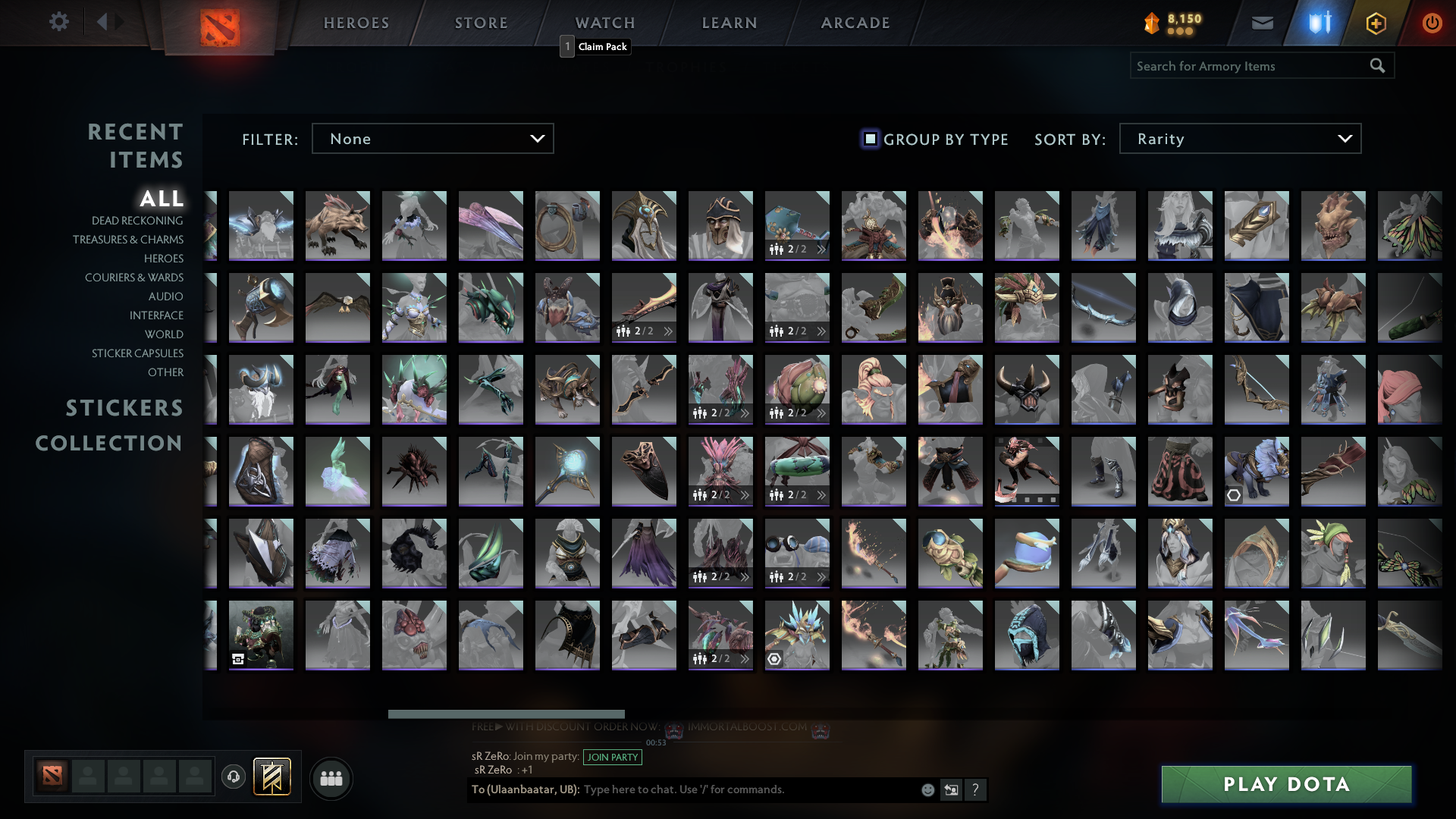Open the friends list grid icon

pos(331,777)
